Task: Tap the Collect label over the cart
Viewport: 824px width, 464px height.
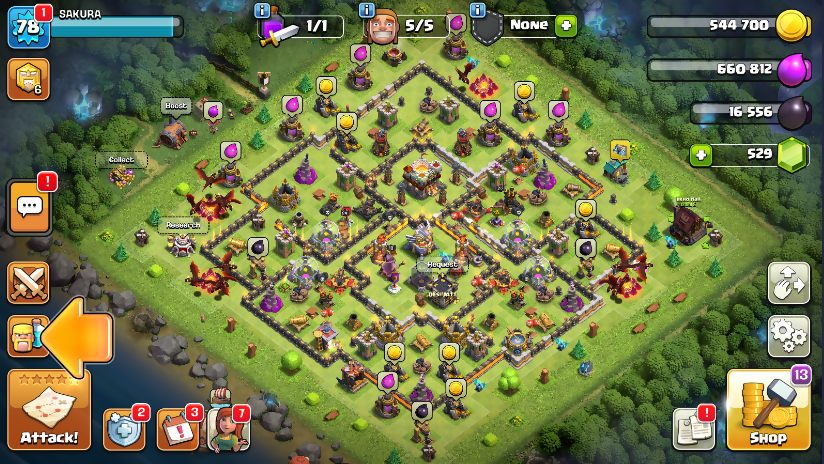Action: [x=122, y=159]
